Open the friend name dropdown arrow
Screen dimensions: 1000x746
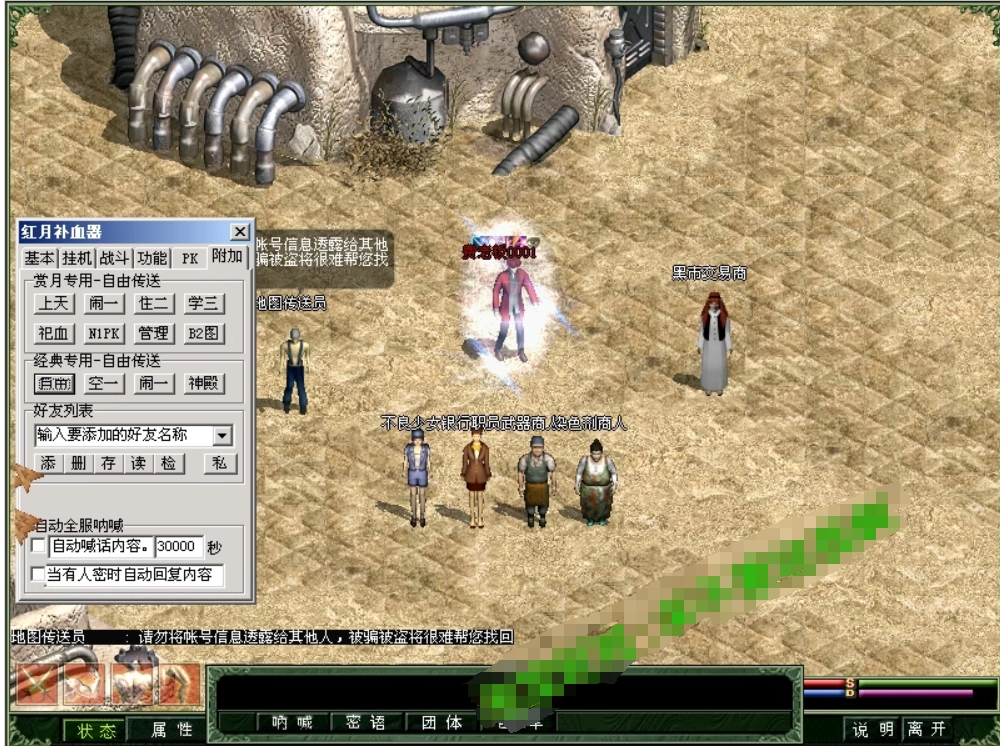coord(222,435)
